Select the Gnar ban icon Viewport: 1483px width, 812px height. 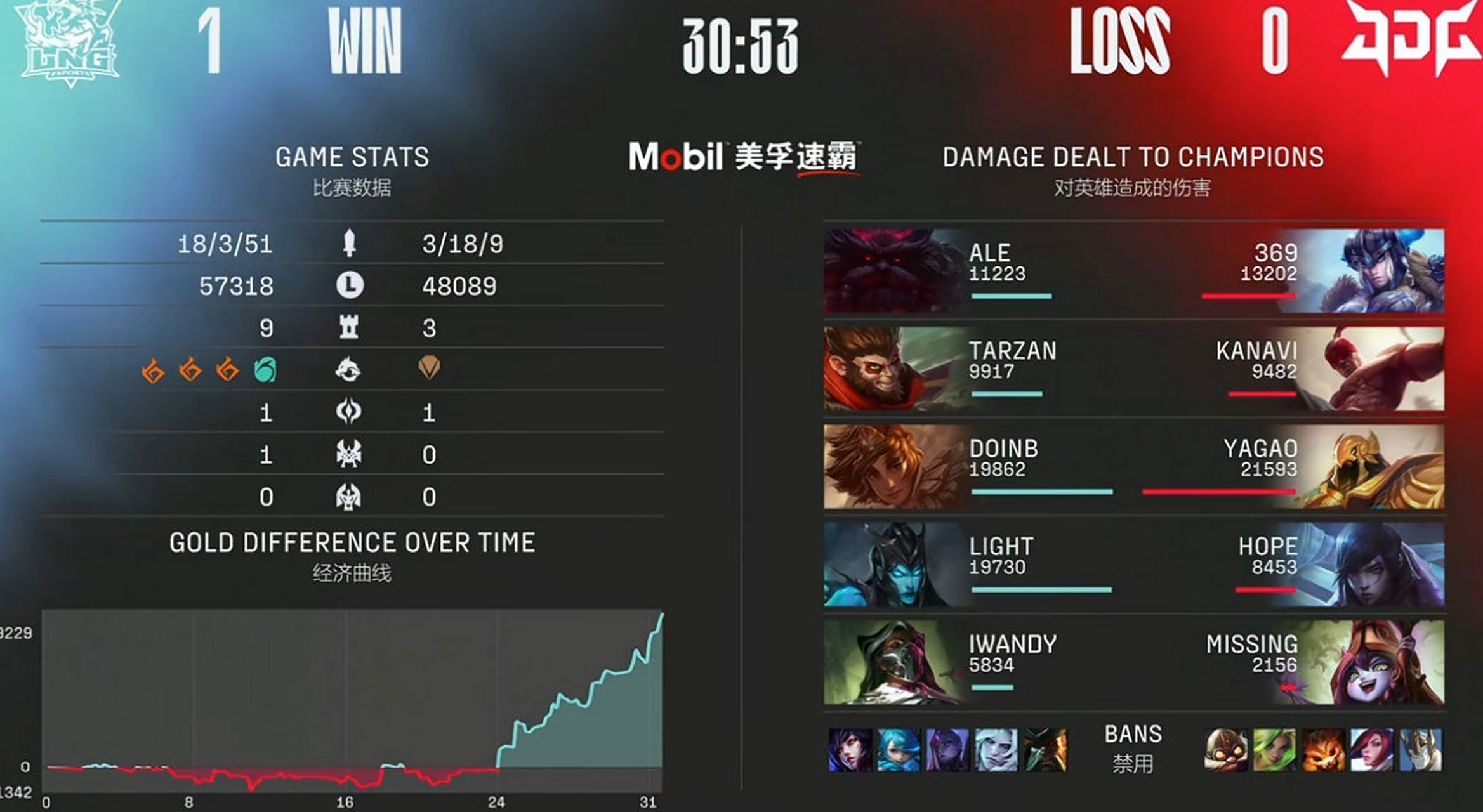point(1323,750)
